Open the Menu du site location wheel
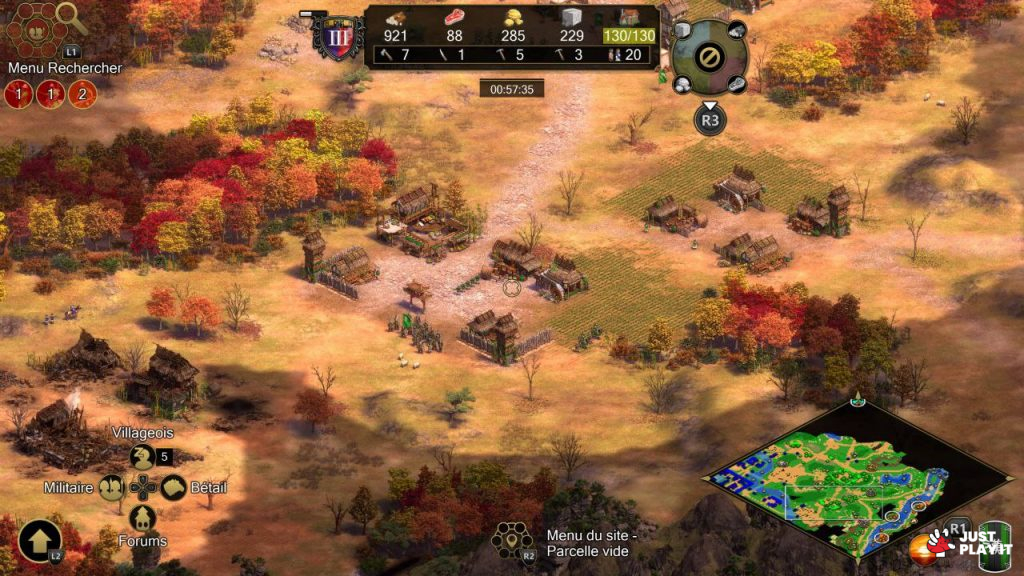The height and width of the screenshot is (576, 1024). (512, 541)
